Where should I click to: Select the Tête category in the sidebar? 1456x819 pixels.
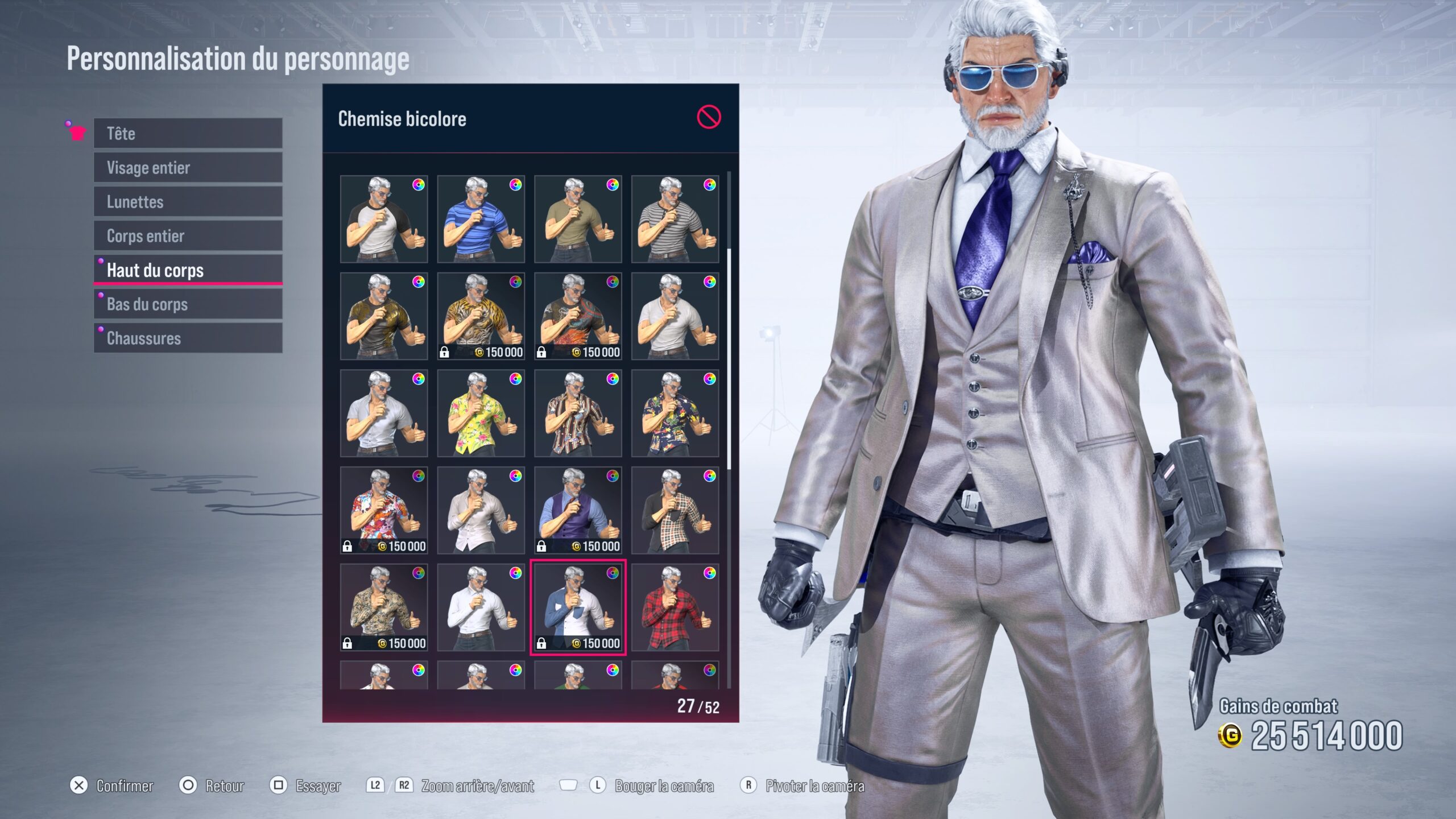[x=188, y=134]
